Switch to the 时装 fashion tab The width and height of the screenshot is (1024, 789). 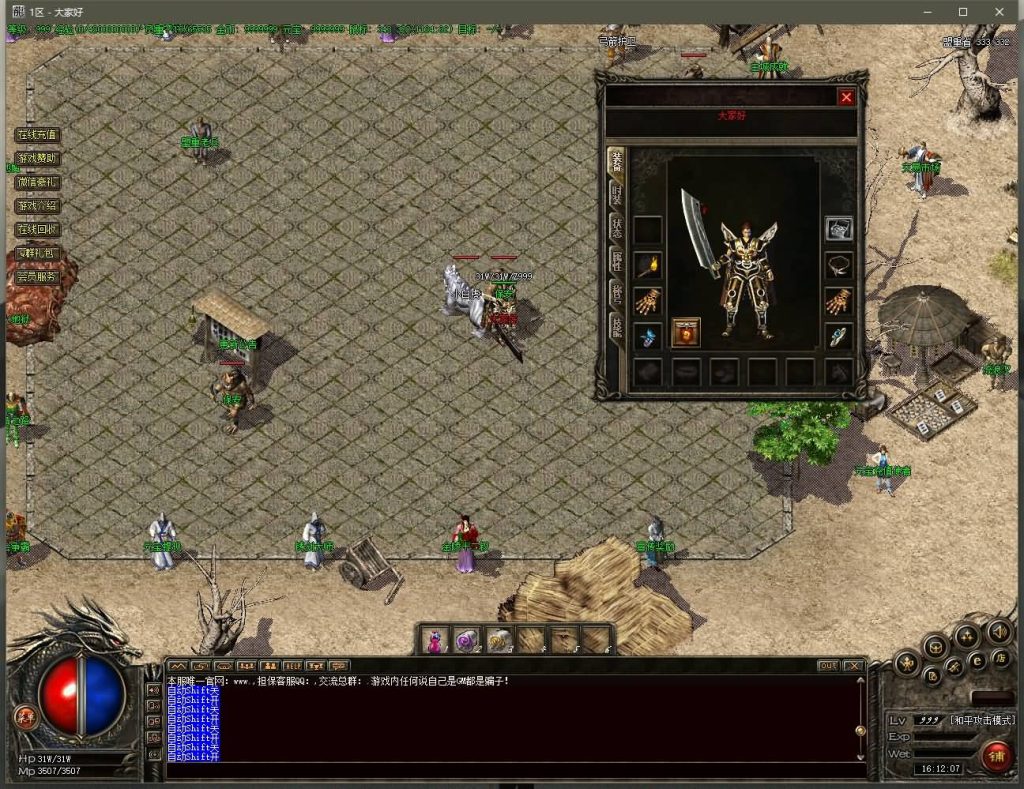pyautogui.click(x=617, y=195)
